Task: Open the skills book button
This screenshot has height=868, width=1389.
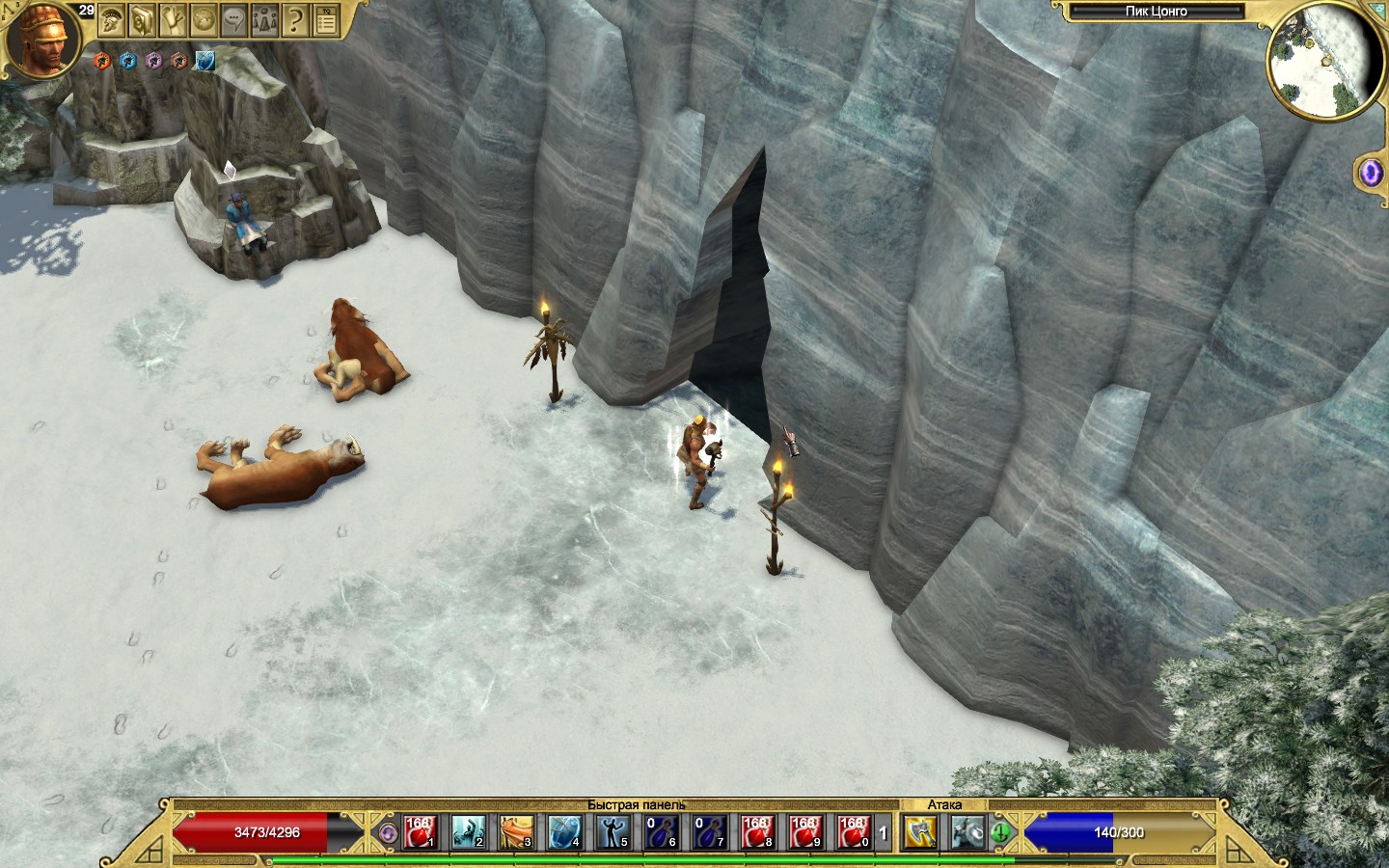Action: [143, 19]
